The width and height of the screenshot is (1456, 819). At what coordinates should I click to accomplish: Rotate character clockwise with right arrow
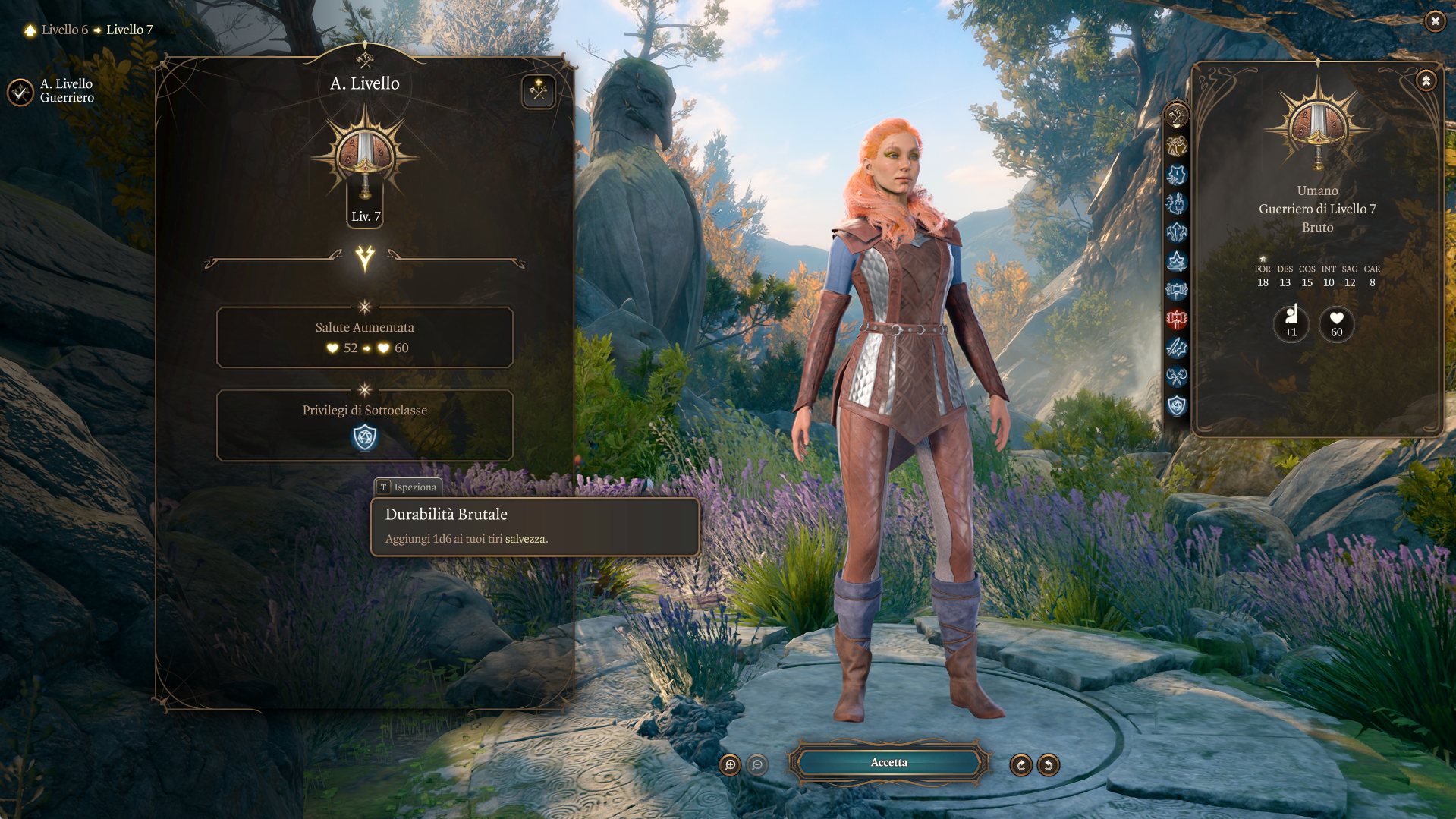coord(1020,765)
